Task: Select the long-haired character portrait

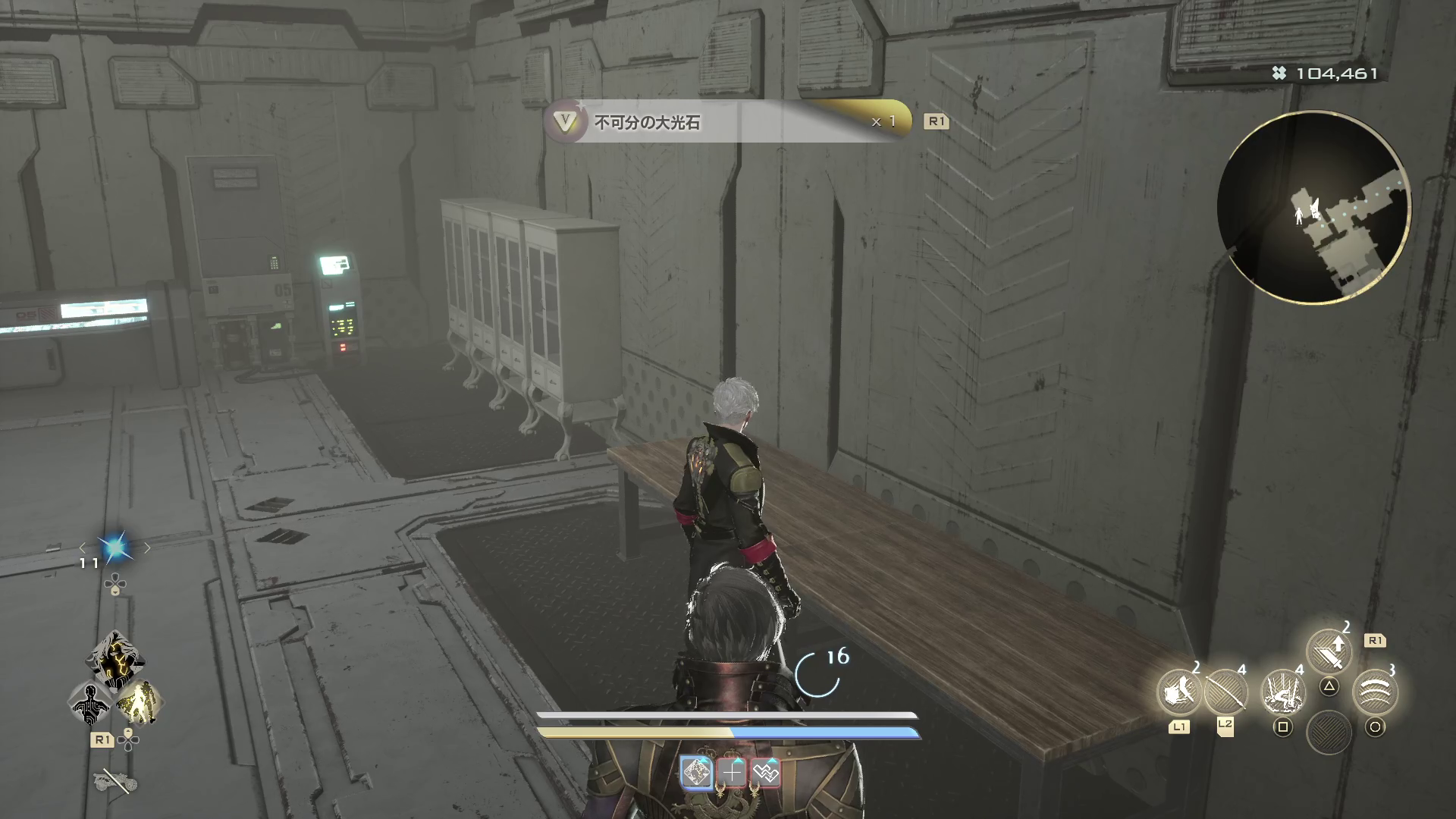Action: [x=115, y=658]
